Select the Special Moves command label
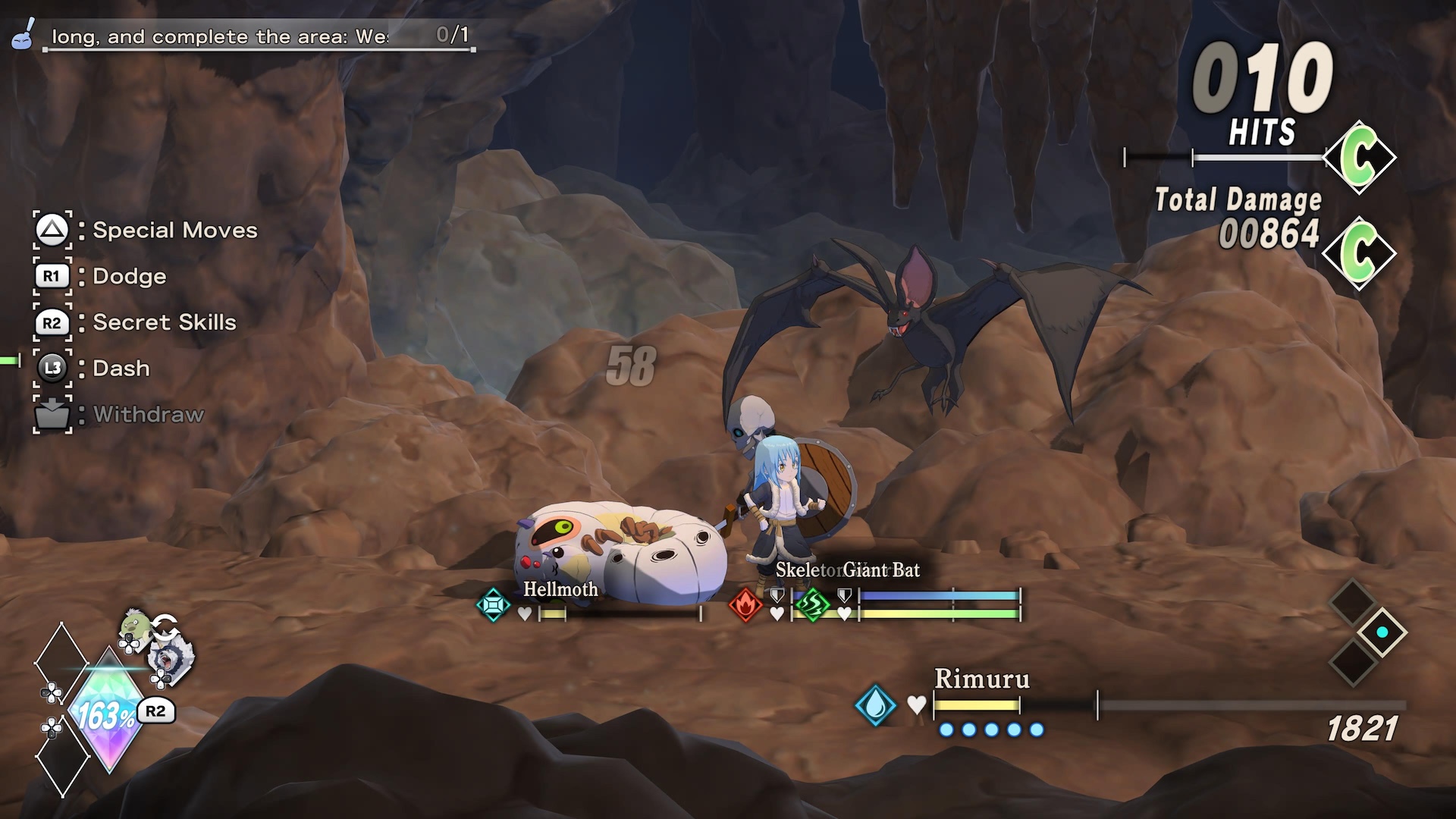Image resolution: width=1456 pixels, height=819 pixels. 174,231
